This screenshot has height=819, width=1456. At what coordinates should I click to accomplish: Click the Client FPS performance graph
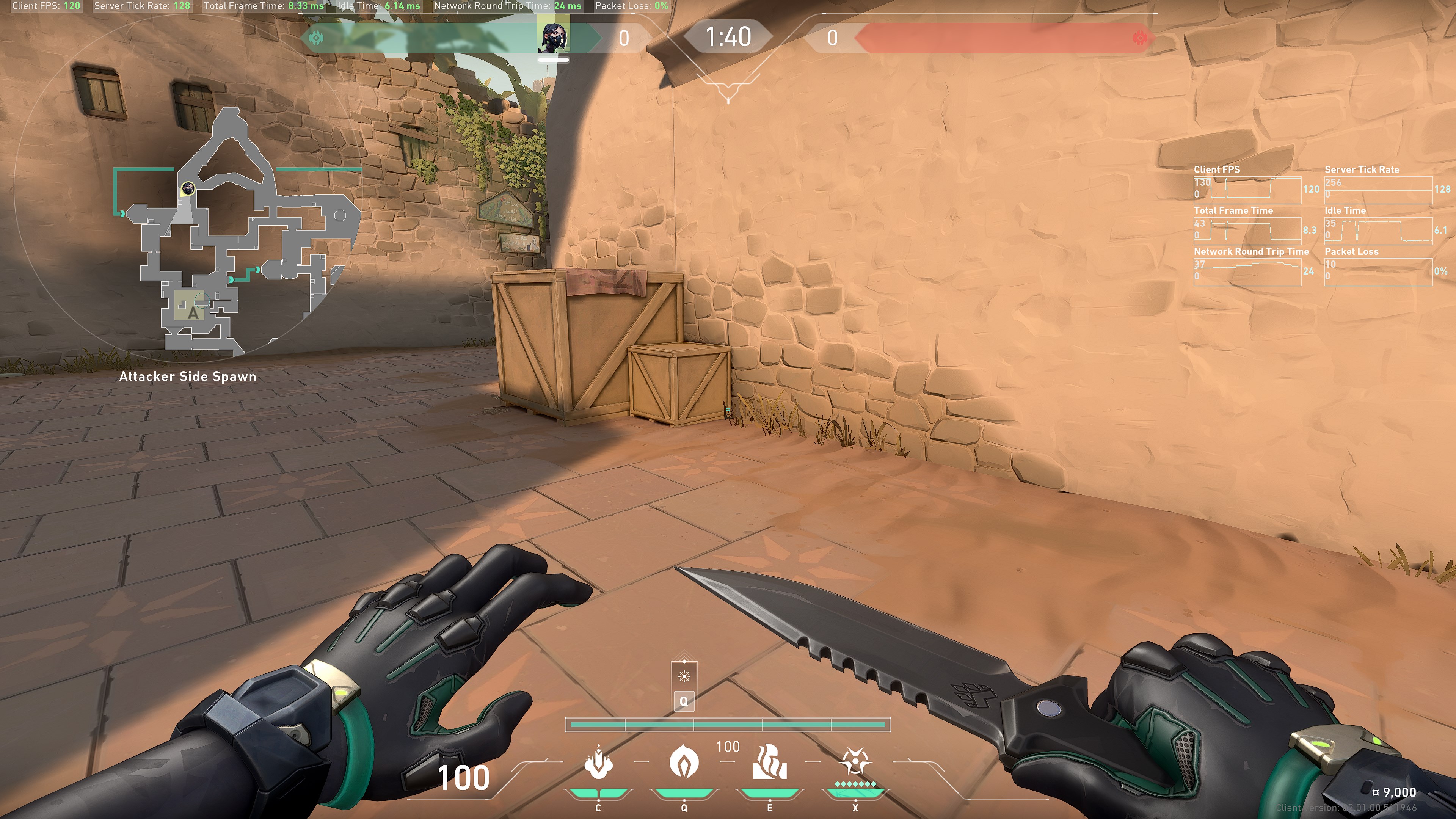(x=1247, y=190)
